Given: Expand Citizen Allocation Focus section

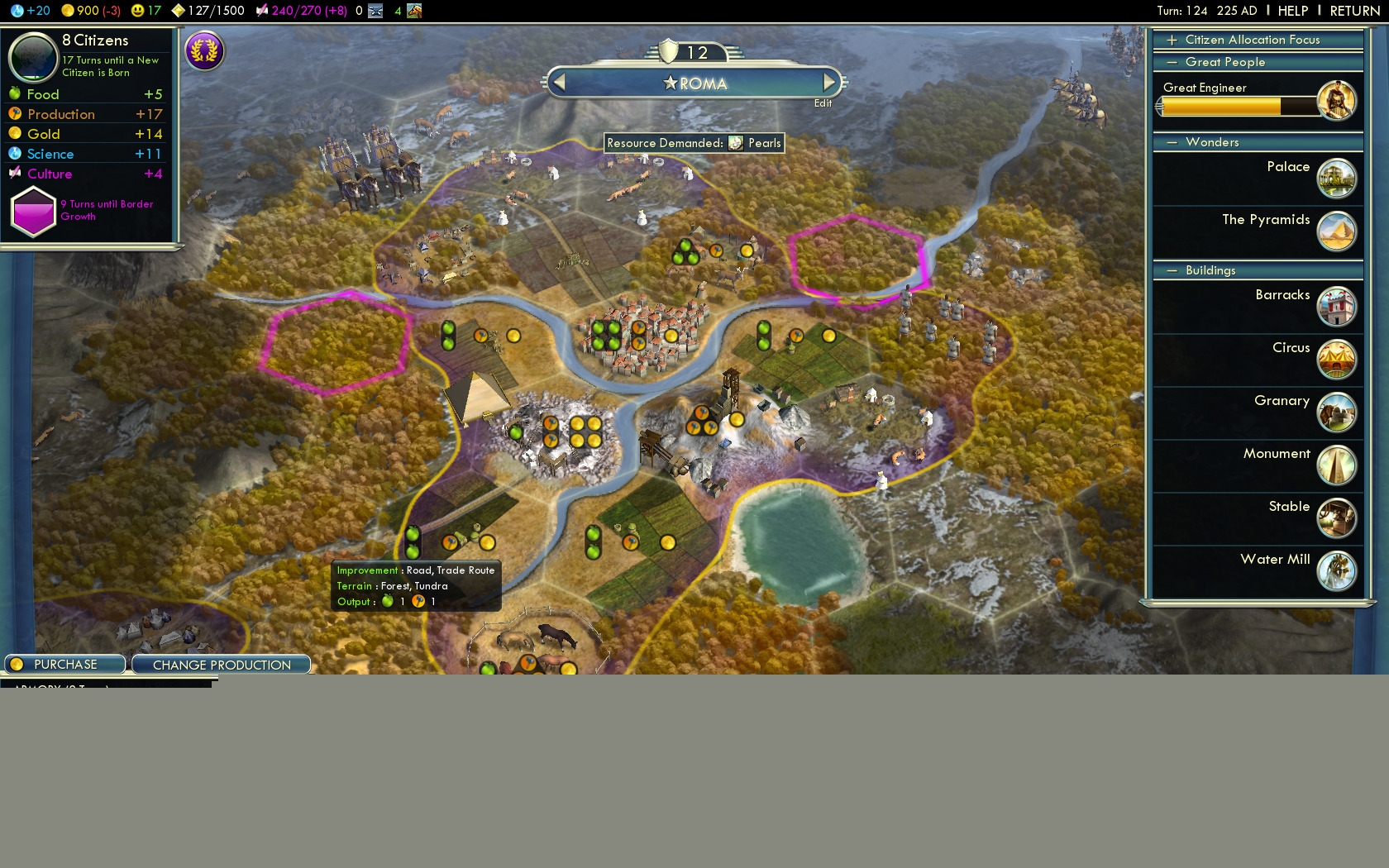Looking at the screenshot, I should coord(1252,40).
